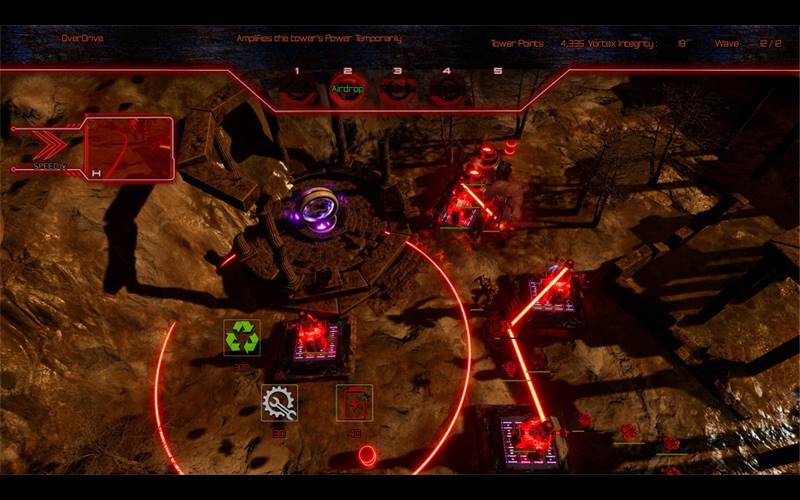Choose ability slot number 3
The height and width of the screenshot is (500, 800).
pos(397,89)
